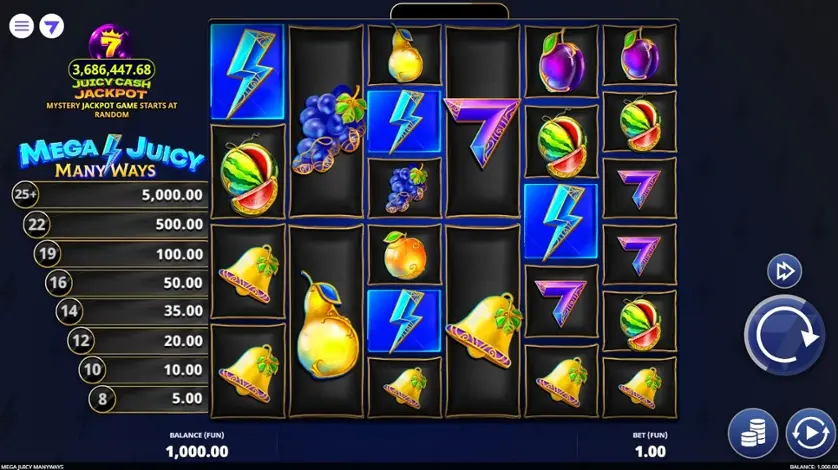The height and width of the screenshot is (470, 838).
Task: Spin the reels with the circular arrow button
Action: pos(783,336)
